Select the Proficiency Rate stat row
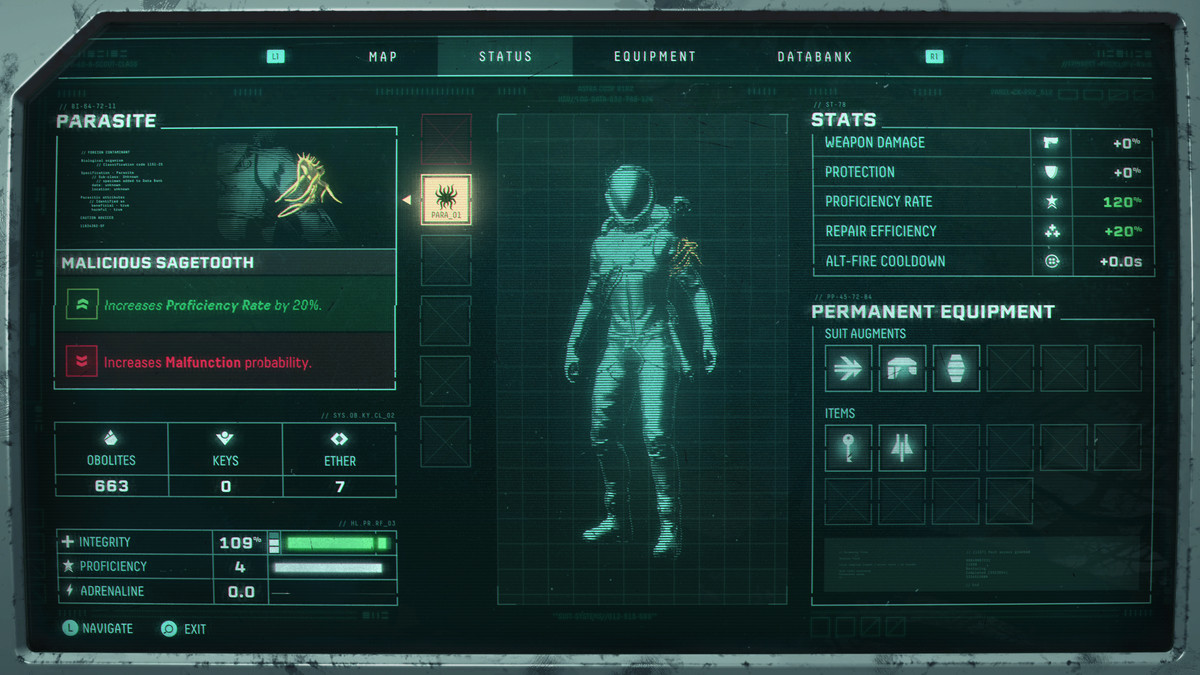1200x675 pixels. tap(982, 202)
